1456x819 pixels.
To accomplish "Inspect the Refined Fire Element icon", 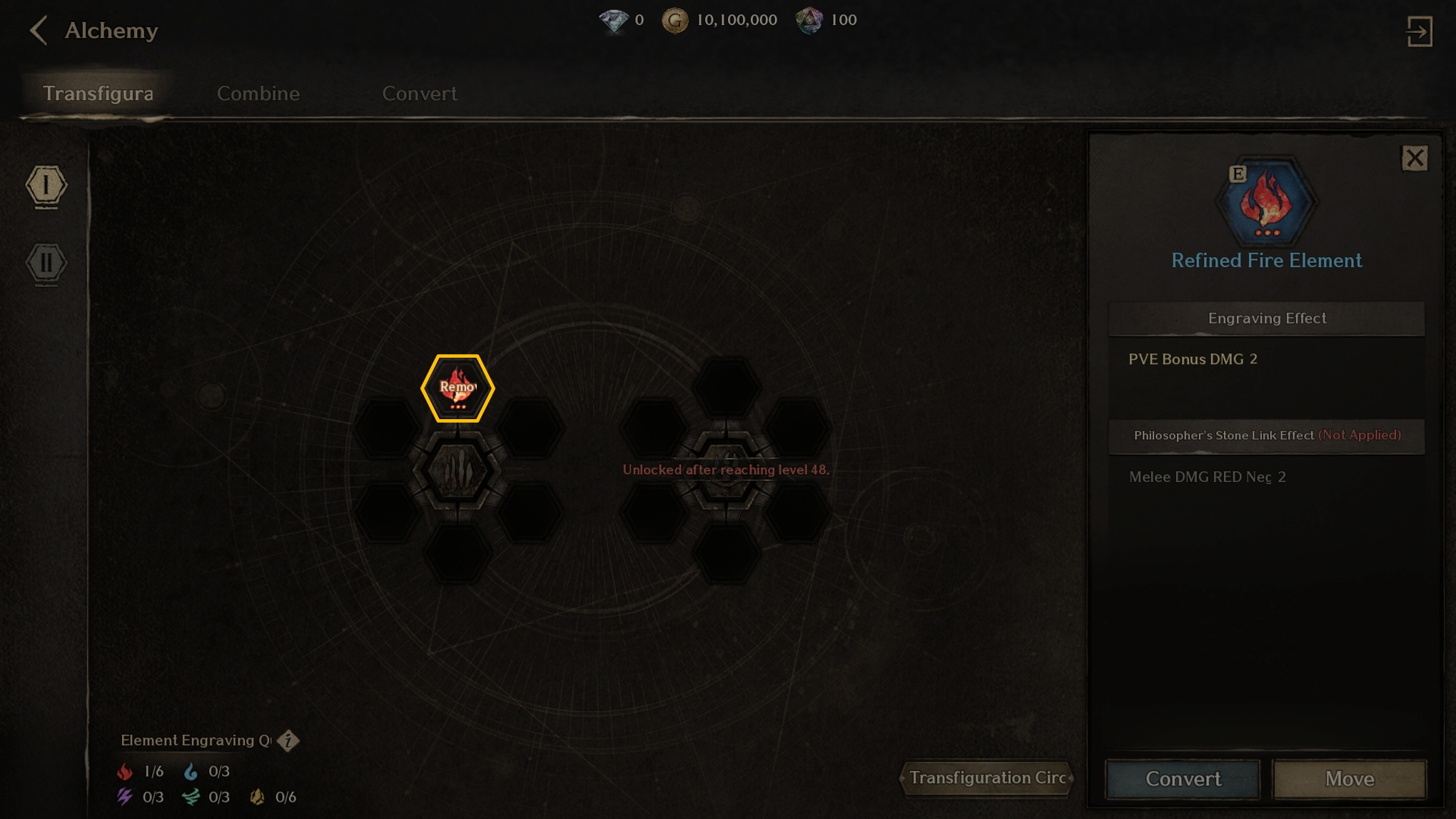I will (x=1267, y=202).
